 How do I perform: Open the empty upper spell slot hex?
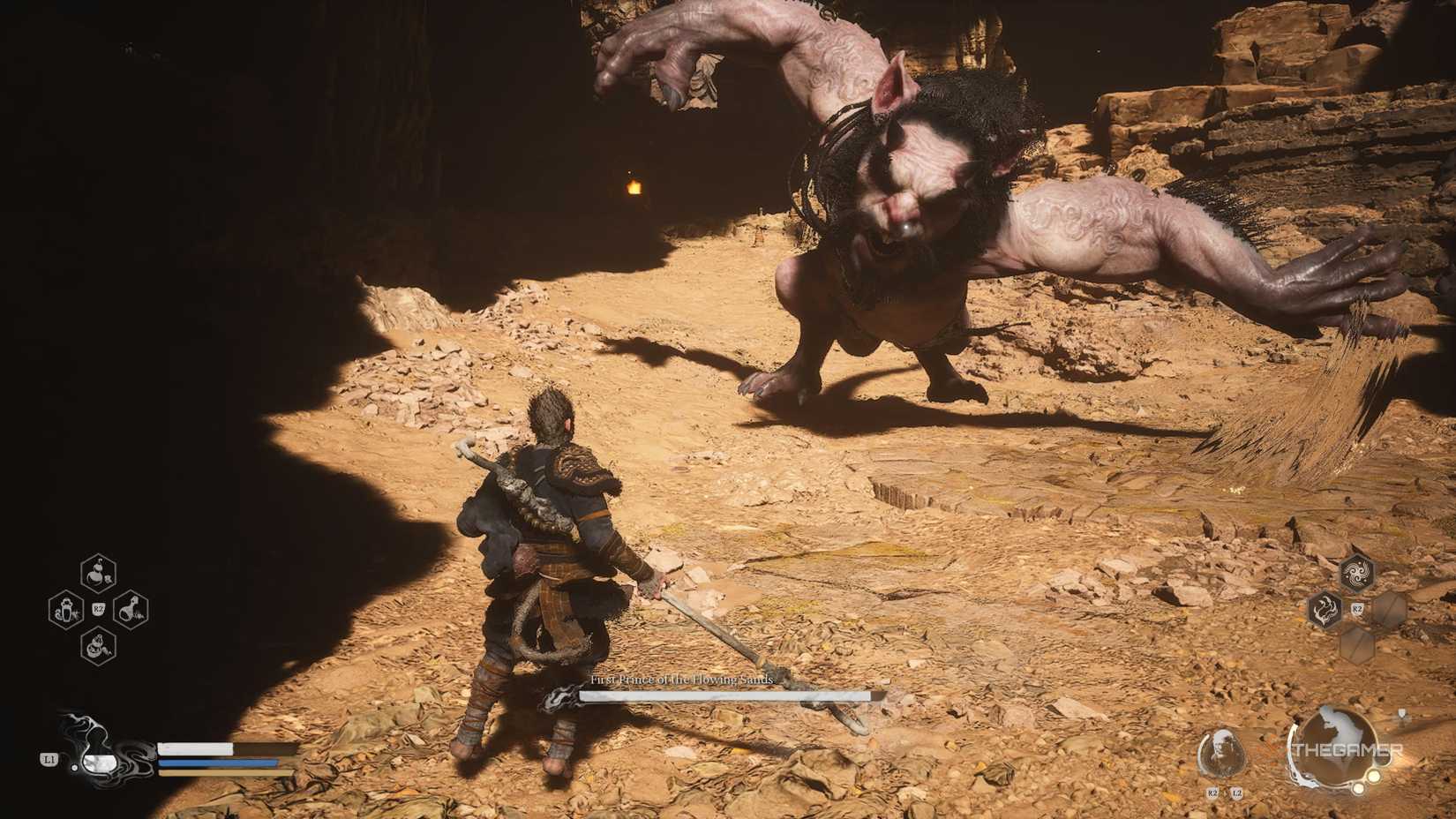point(1388,611)
